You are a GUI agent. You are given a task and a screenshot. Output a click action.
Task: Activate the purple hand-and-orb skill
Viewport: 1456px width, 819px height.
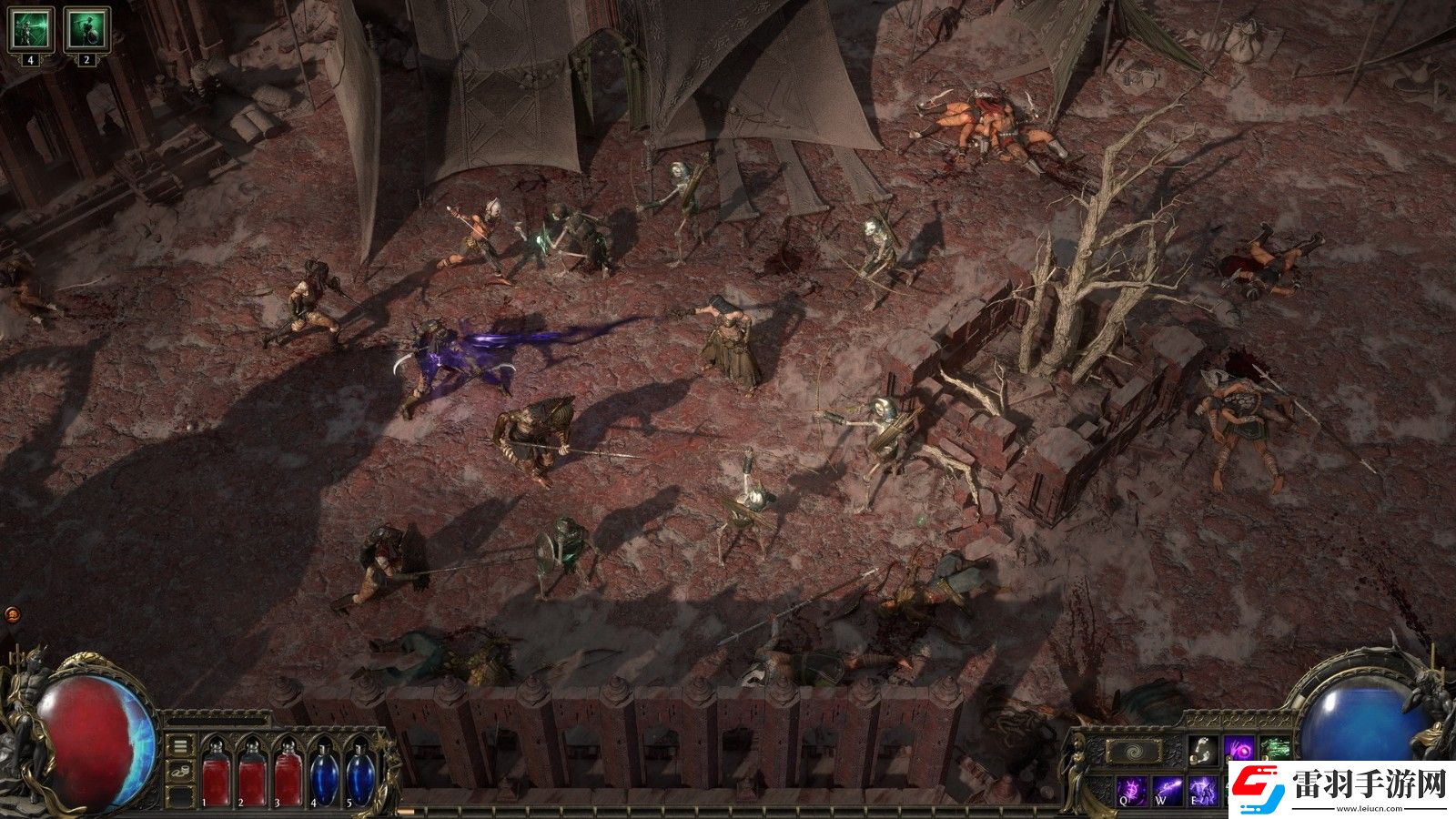(1239, 750)
